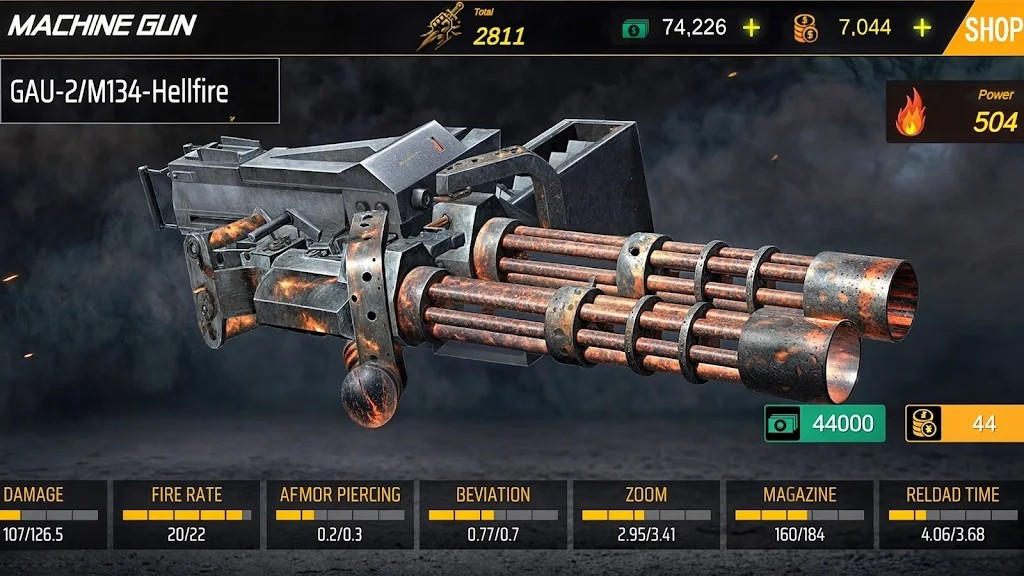Buy the weapon for 44 gold coins
The height and width of the screenshot is (576, 1024).
coord(964,423)
